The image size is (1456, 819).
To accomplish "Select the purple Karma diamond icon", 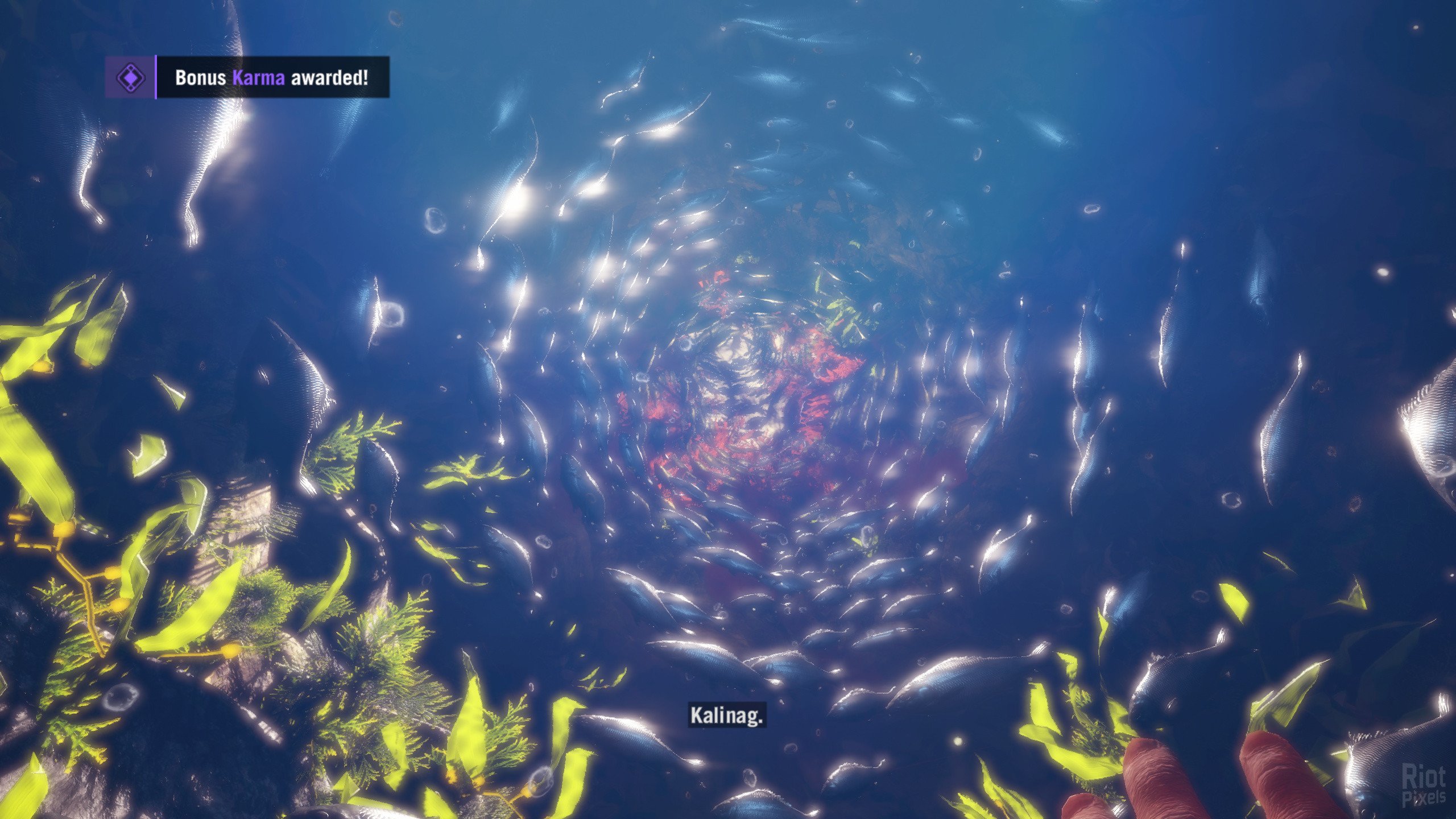I will (x=130, y=77).
